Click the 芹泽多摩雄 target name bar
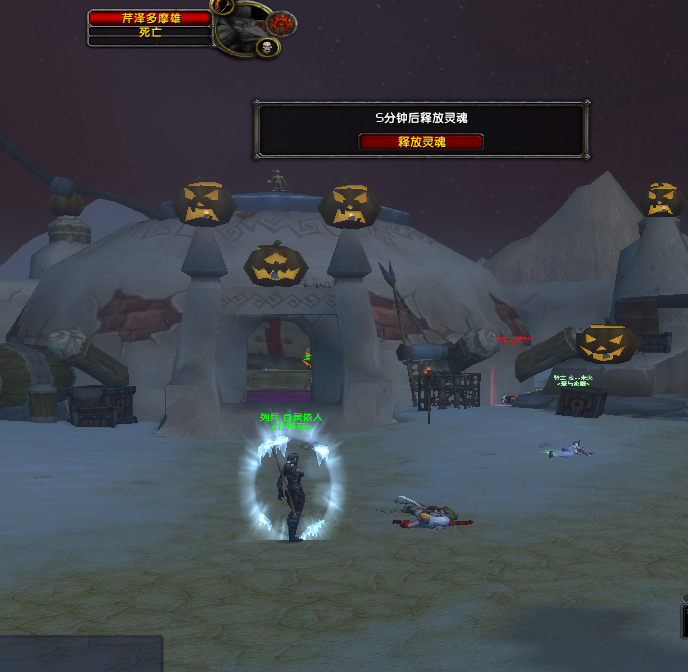The image size is (688, 672). point(150,18)
